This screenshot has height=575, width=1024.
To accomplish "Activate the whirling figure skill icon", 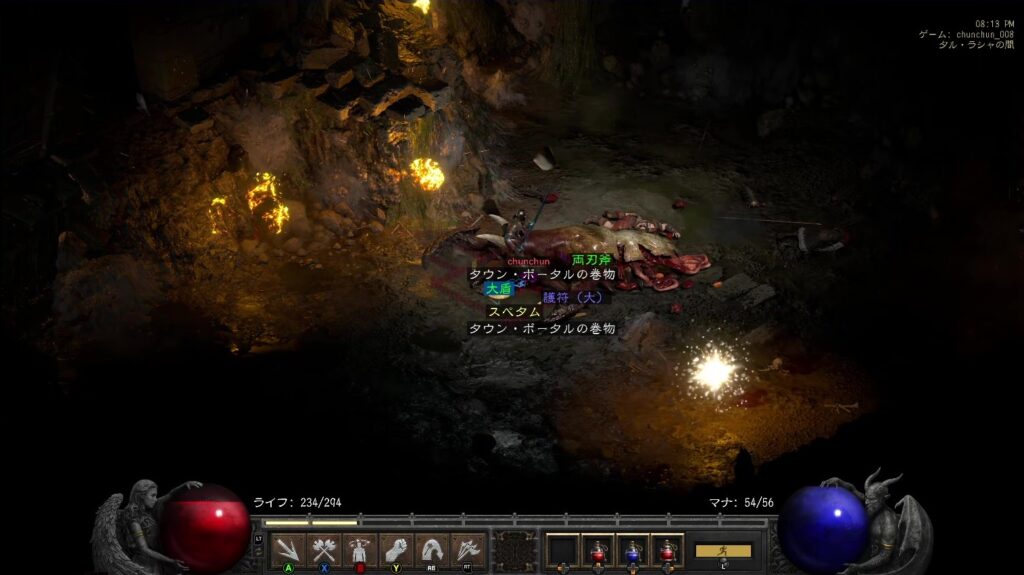I will pos(360,549).
